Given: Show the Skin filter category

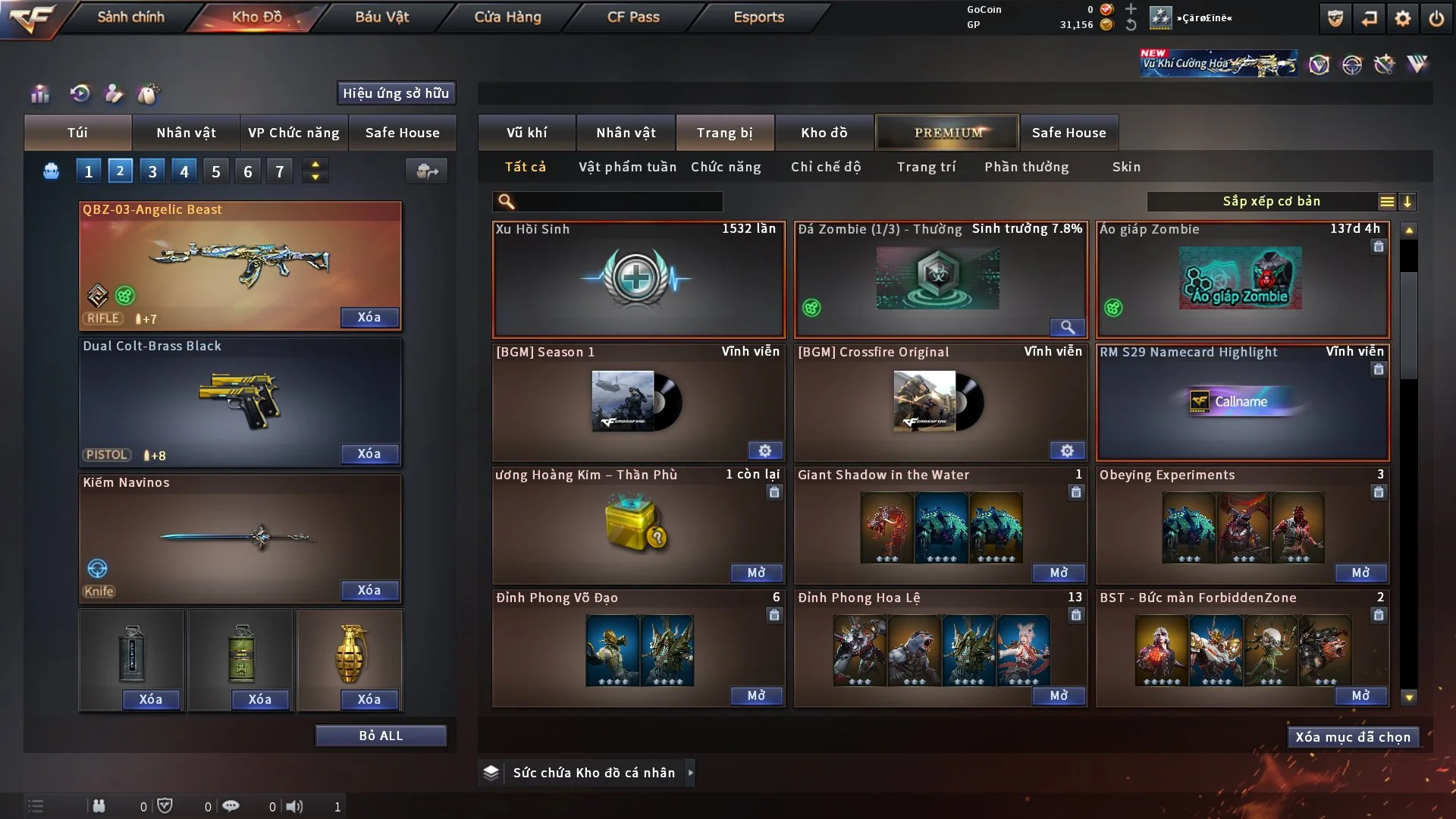Looking at the screenshot, I should click(1126, 167).
